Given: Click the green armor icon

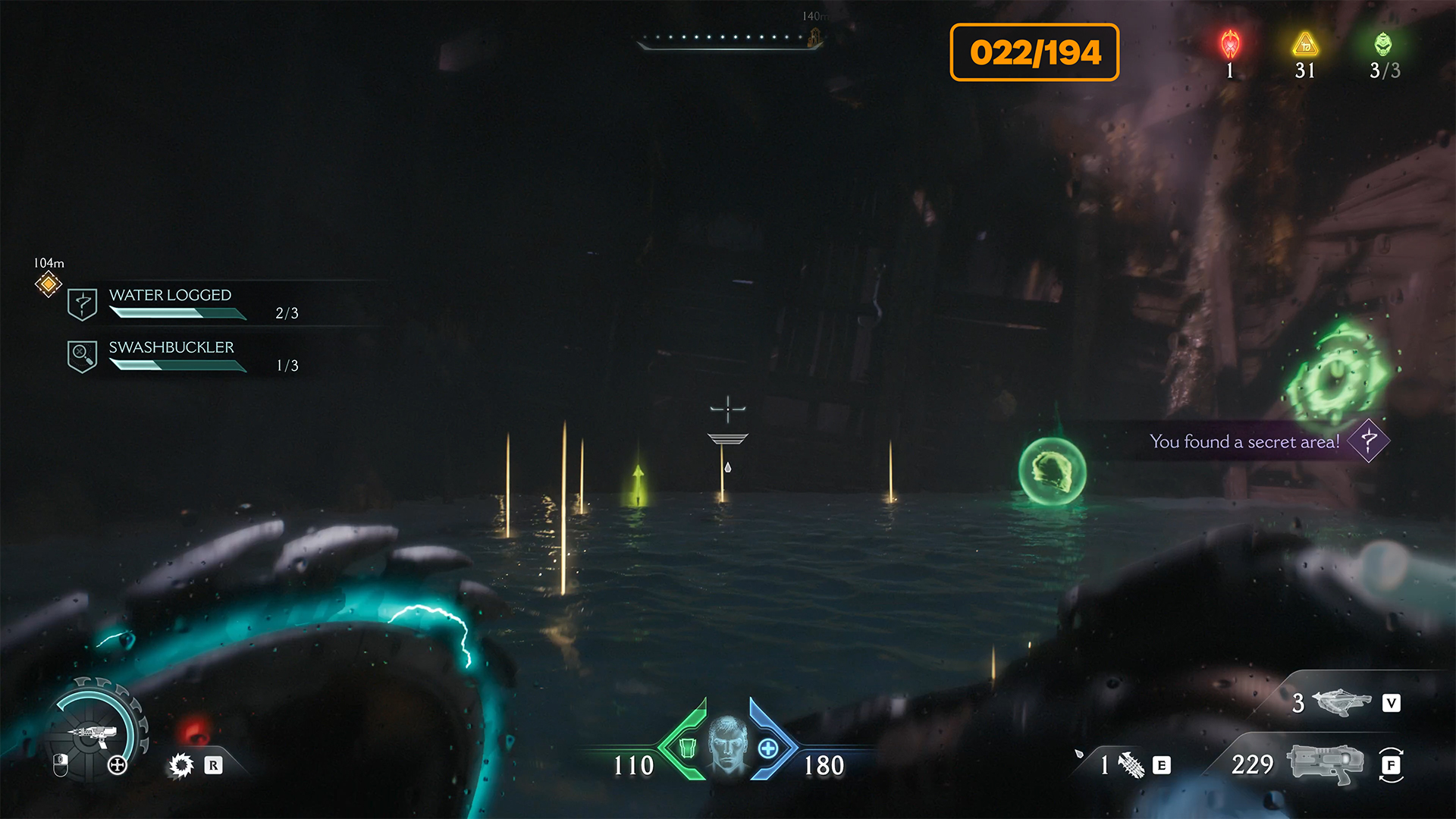Looking at the screenshot, I should click(687, 748).
